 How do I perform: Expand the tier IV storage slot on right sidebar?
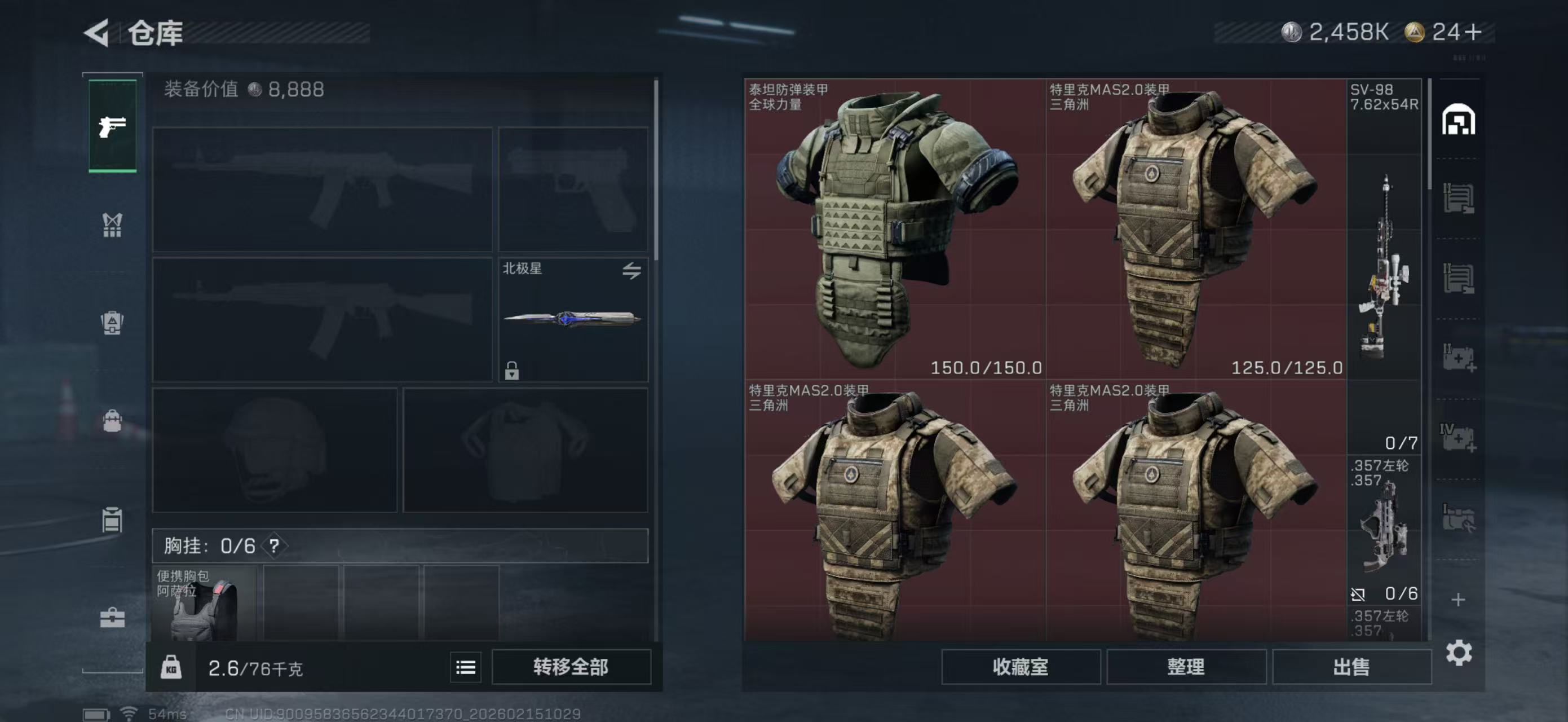[1460, 437]
